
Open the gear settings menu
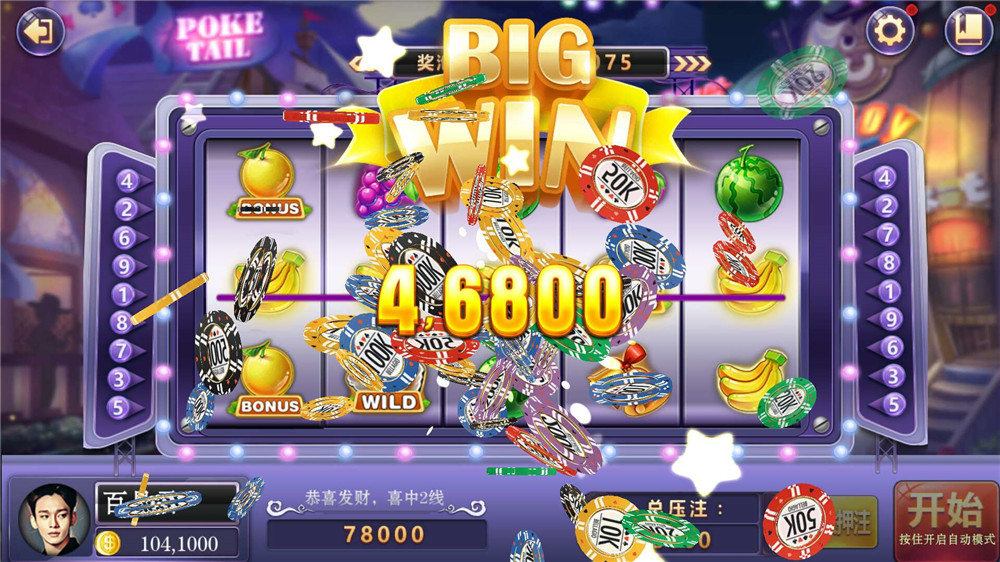889,32
